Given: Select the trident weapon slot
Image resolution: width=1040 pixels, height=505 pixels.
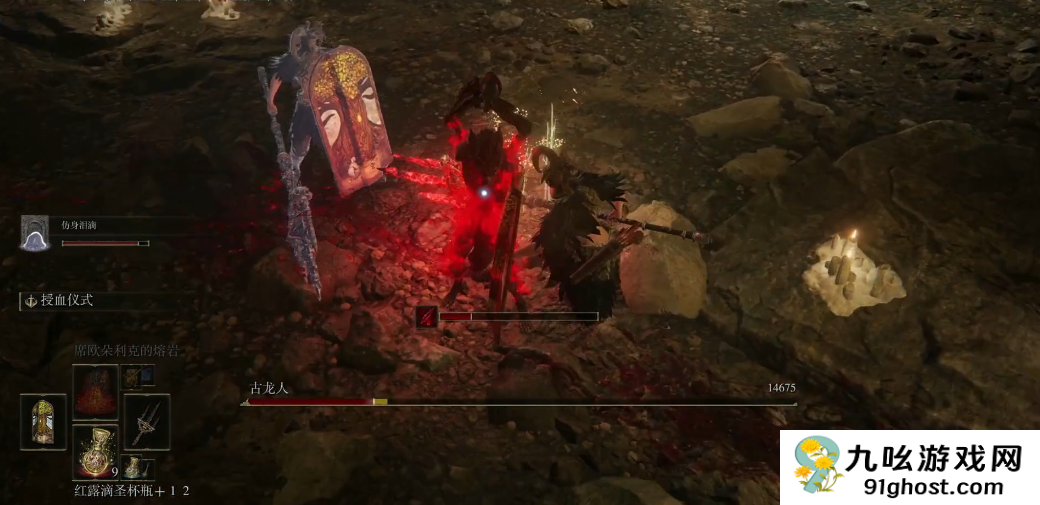Looking at the screenshot, I should (x=146, y=421).
